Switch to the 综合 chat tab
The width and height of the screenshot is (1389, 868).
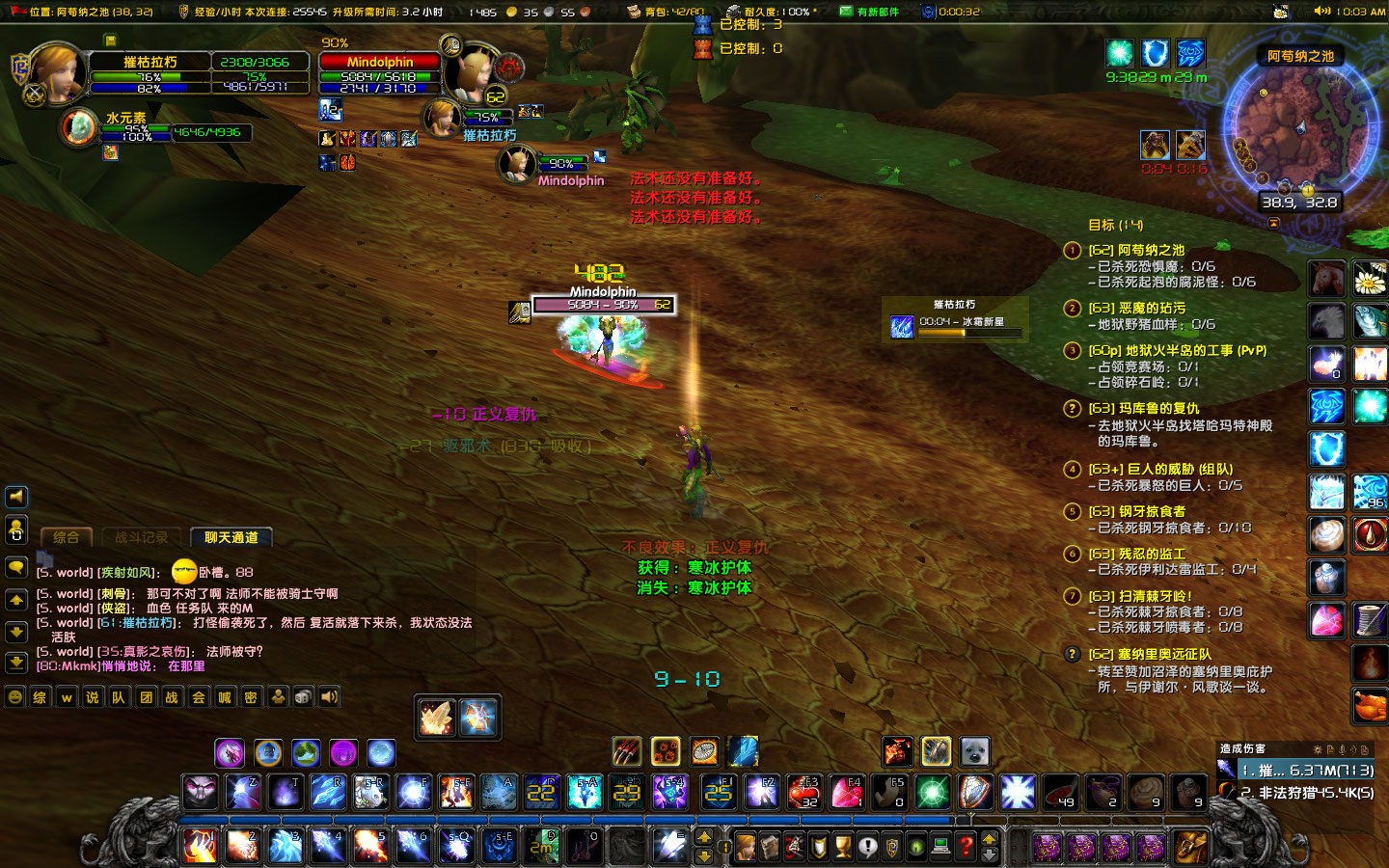coord(67,538)
